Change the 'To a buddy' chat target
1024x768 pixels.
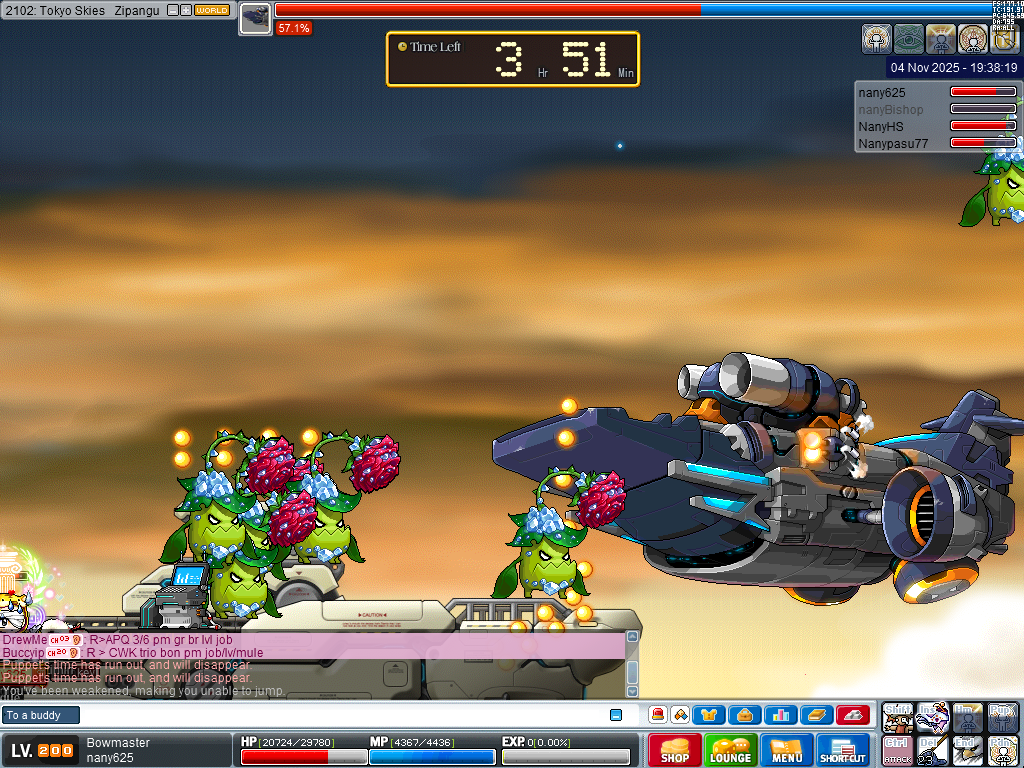pyautogui.click(x=41, y=715)
